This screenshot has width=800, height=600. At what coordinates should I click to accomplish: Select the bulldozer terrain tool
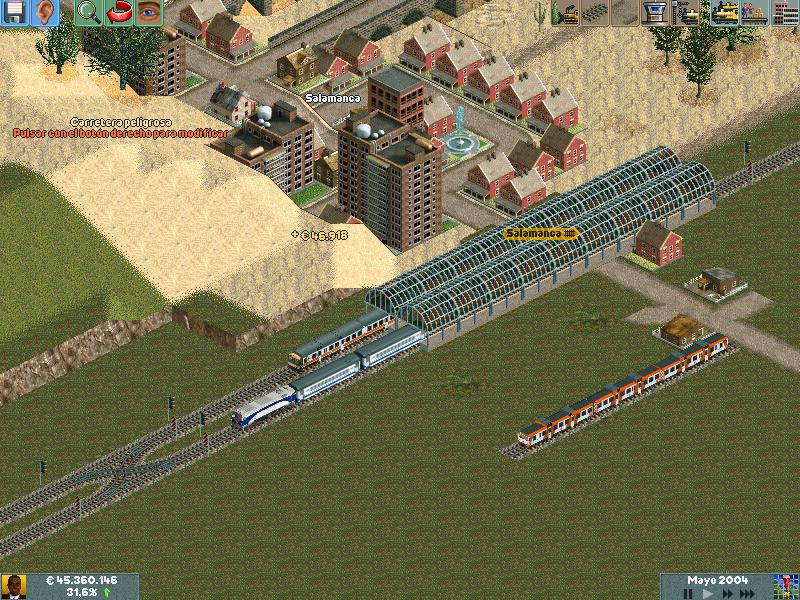566,13
